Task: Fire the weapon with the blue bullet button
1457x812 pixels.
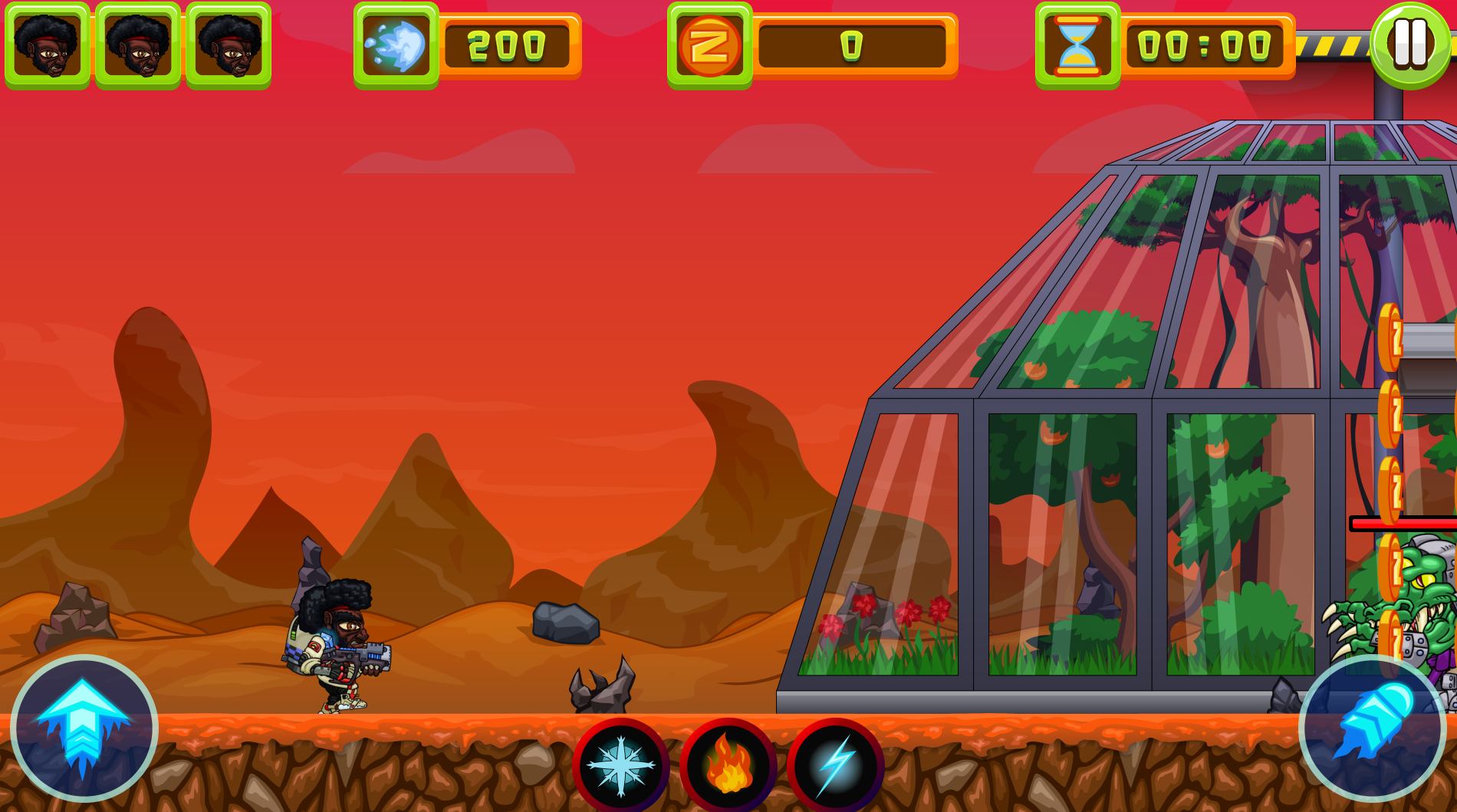Action: 1372,728
